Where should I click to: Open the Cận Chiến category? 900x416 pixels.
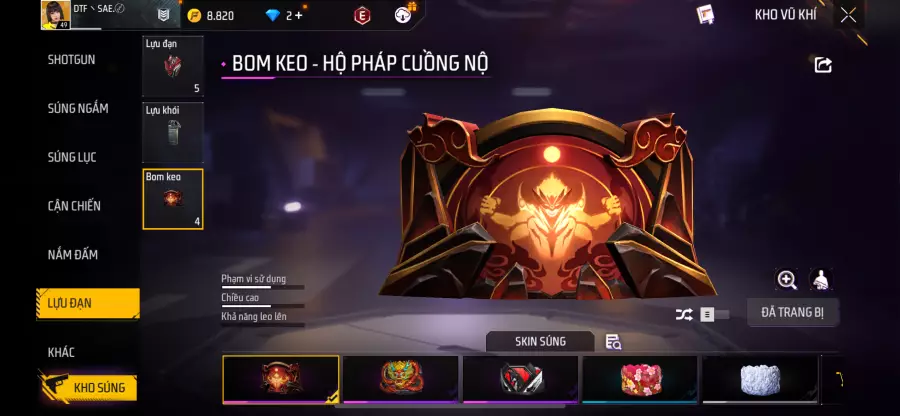click(75, 206)
